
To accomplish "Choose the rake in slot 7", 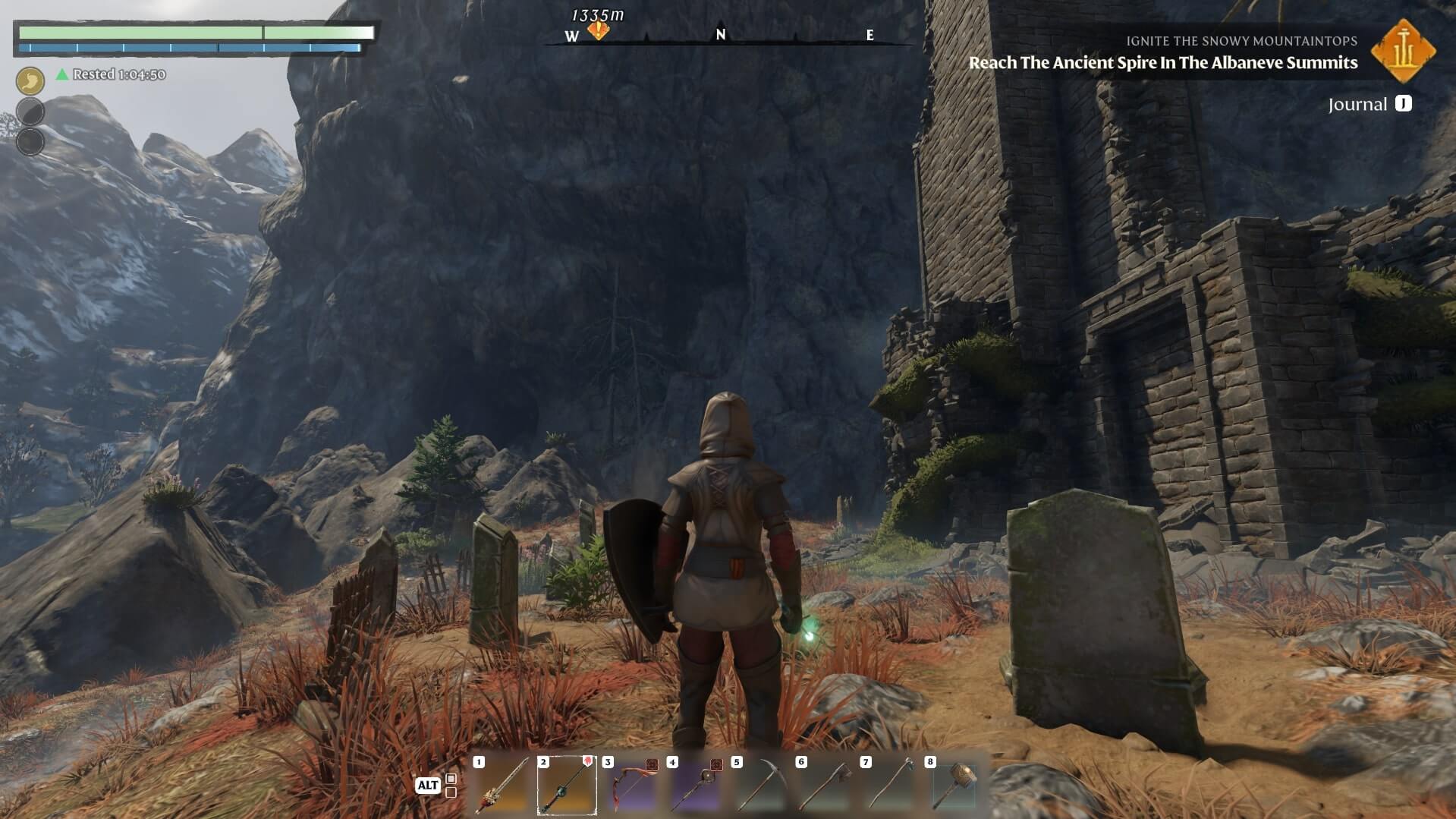I will tap(889, 786).
